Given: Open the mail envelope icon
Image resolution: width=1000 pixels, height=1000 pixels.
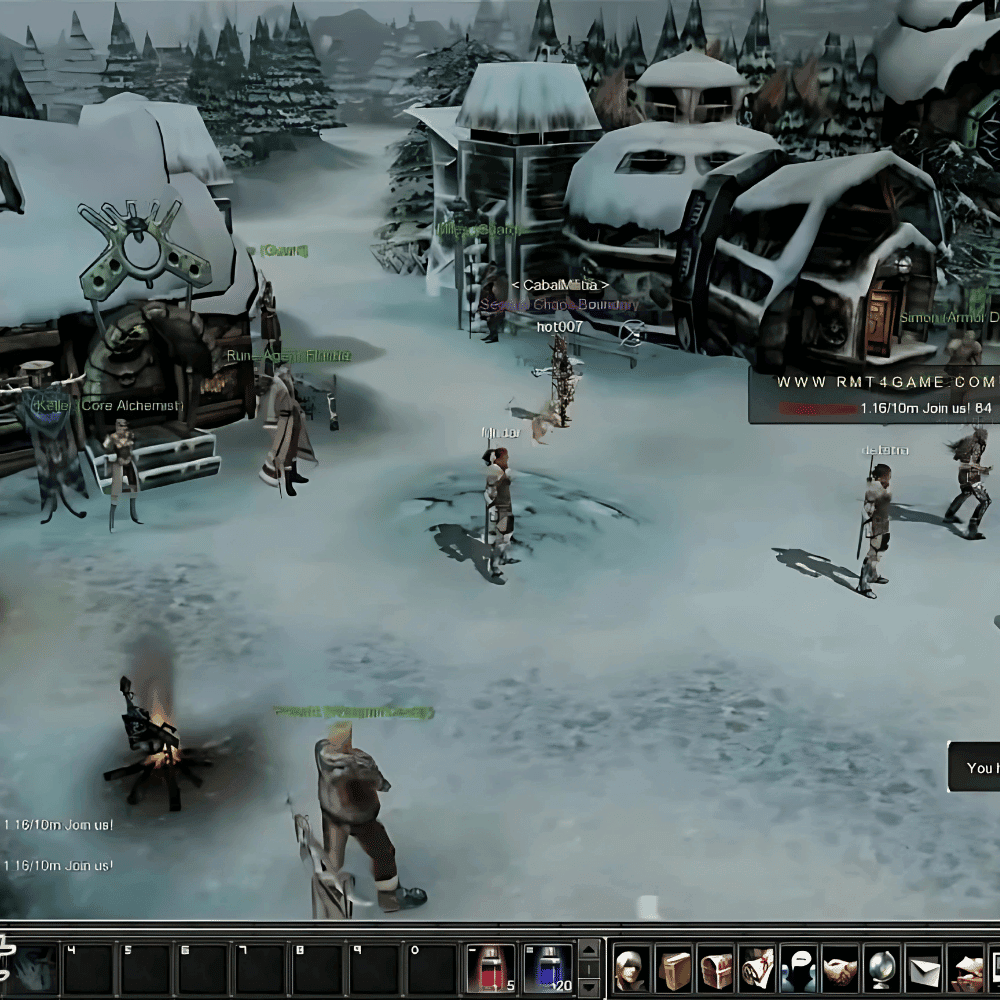Looking at the screenshot, I should (924, 969).
